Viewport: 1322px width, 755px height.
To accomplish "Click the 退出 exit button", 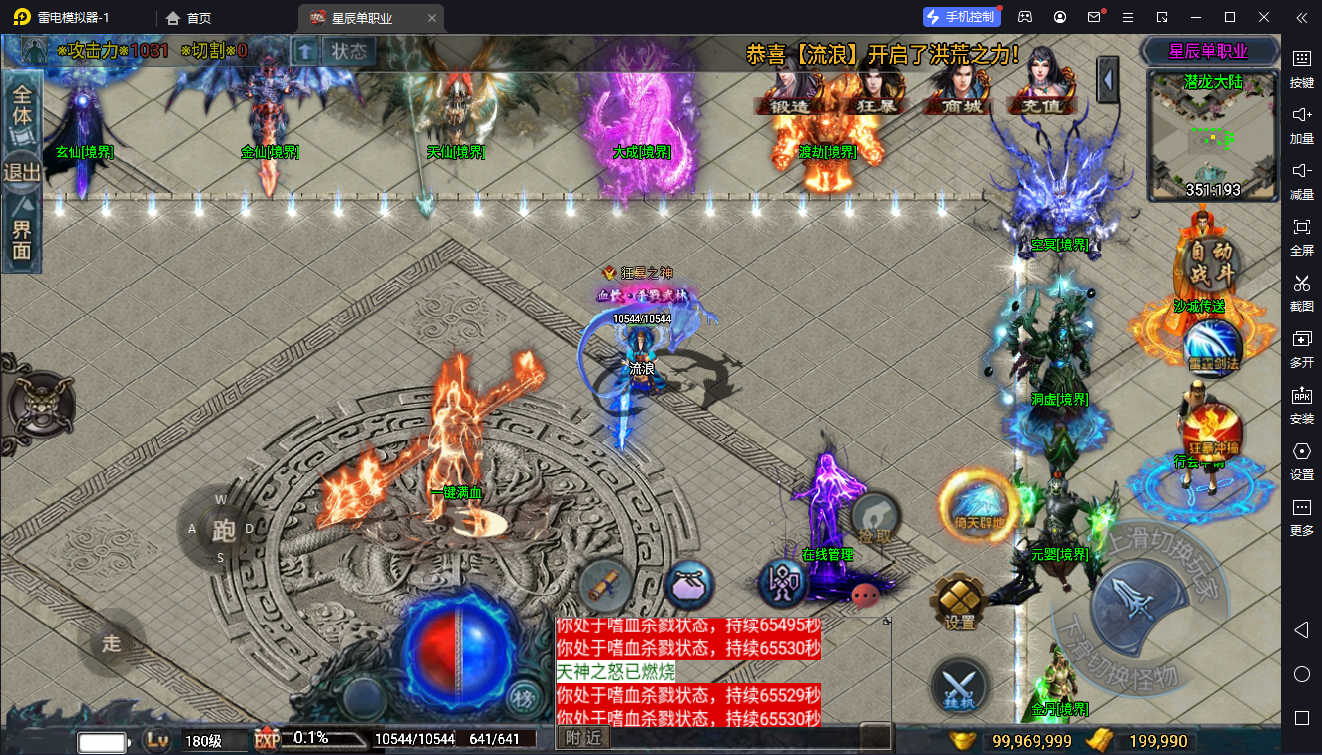I will [x=22, y=172].
